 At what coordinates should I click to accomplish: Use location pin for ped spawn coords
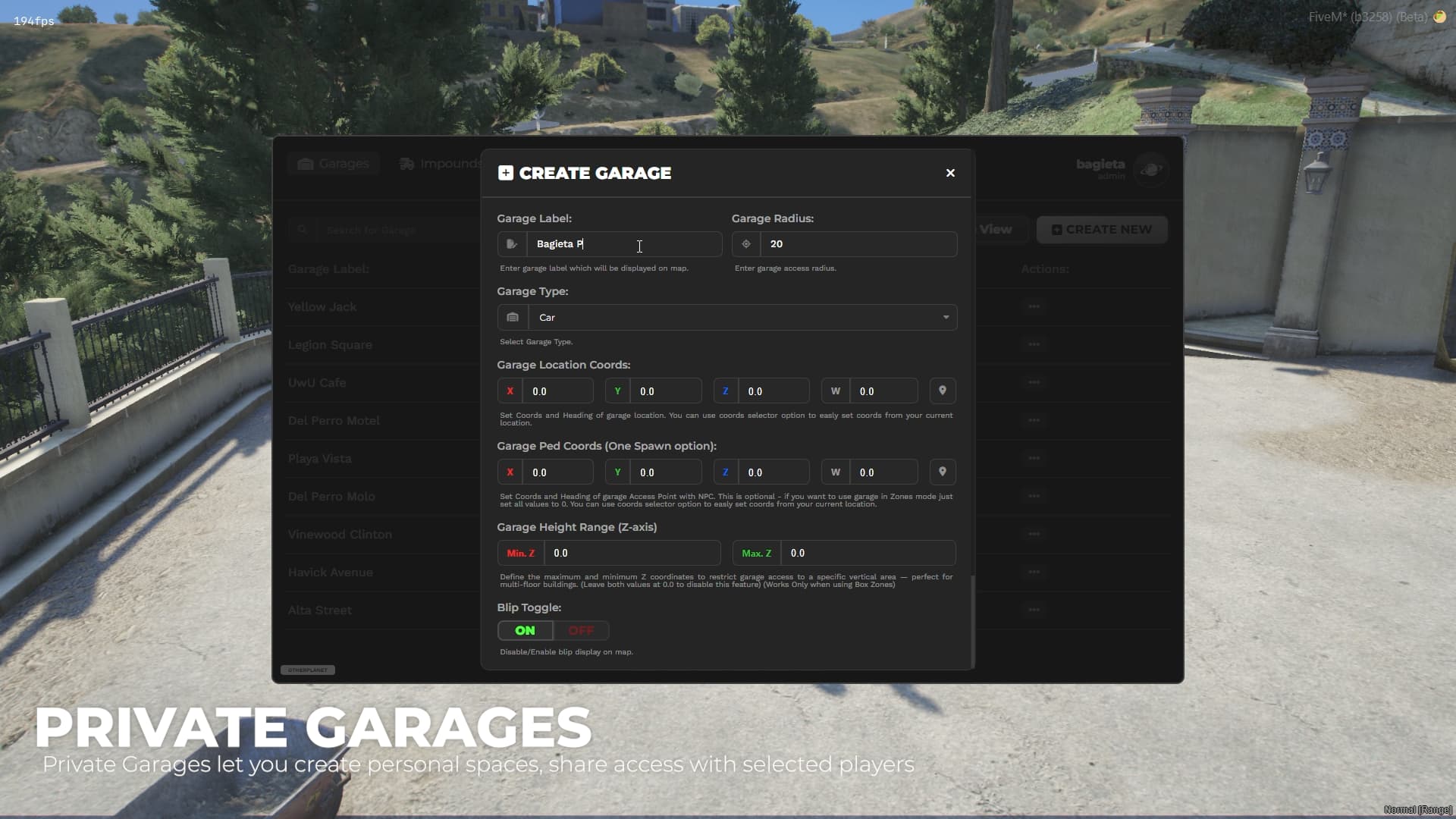click(942, 471)
